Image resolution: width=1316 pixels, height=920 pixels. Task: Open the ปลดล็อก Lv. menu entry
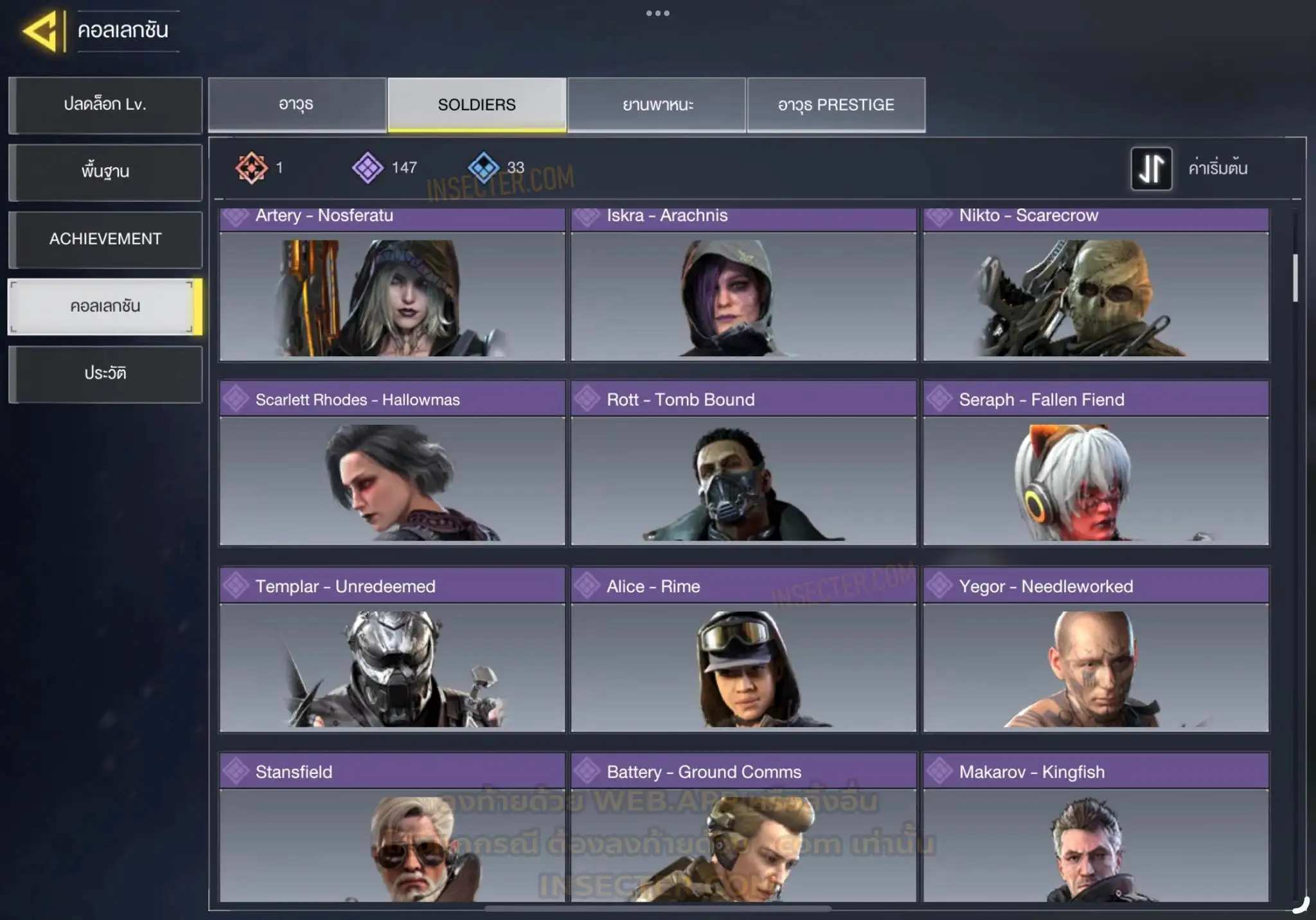[x=105, y=105]
